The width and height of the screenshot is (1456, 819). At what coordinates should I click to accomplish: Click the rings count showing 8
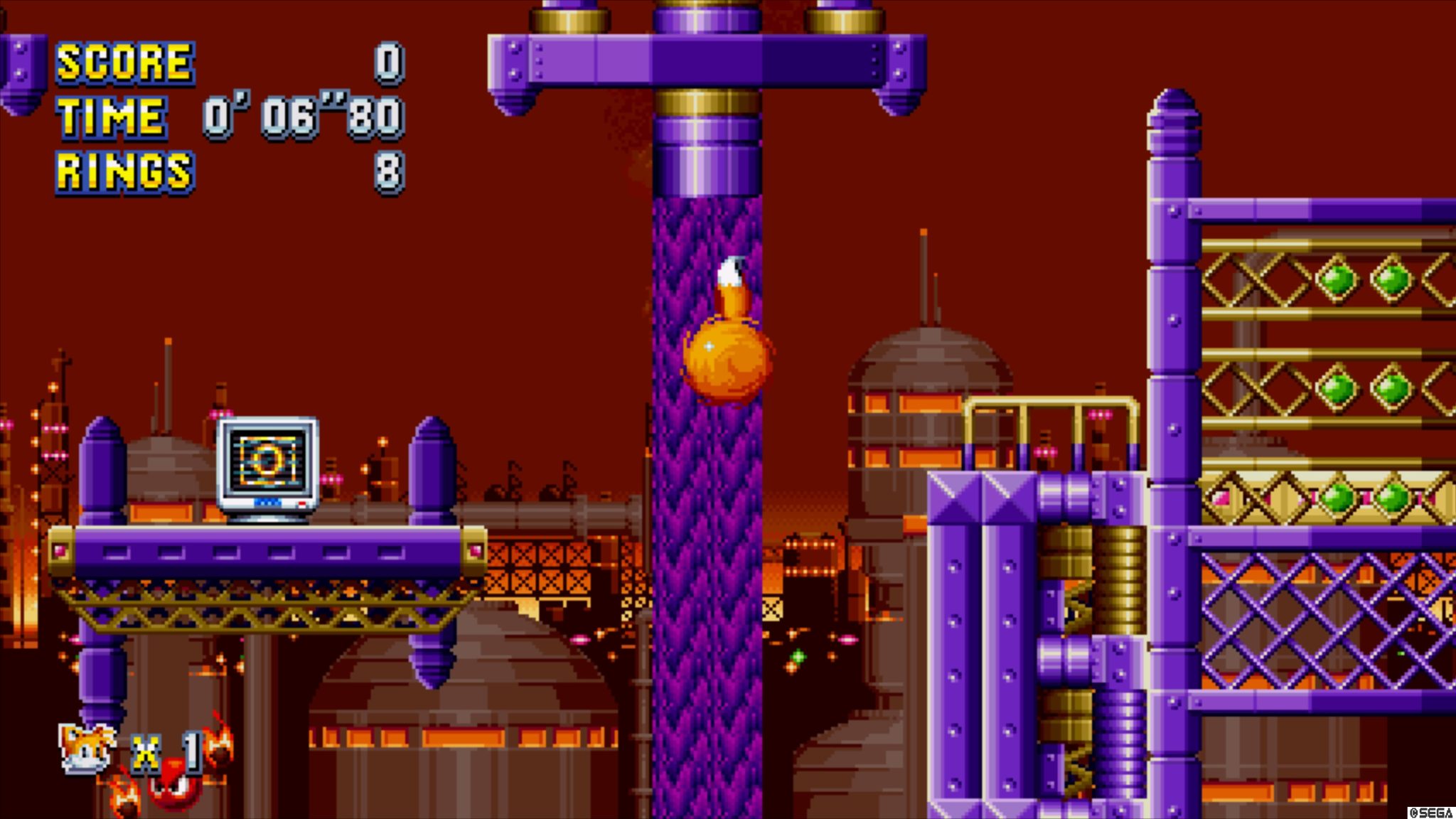(390, 171)
